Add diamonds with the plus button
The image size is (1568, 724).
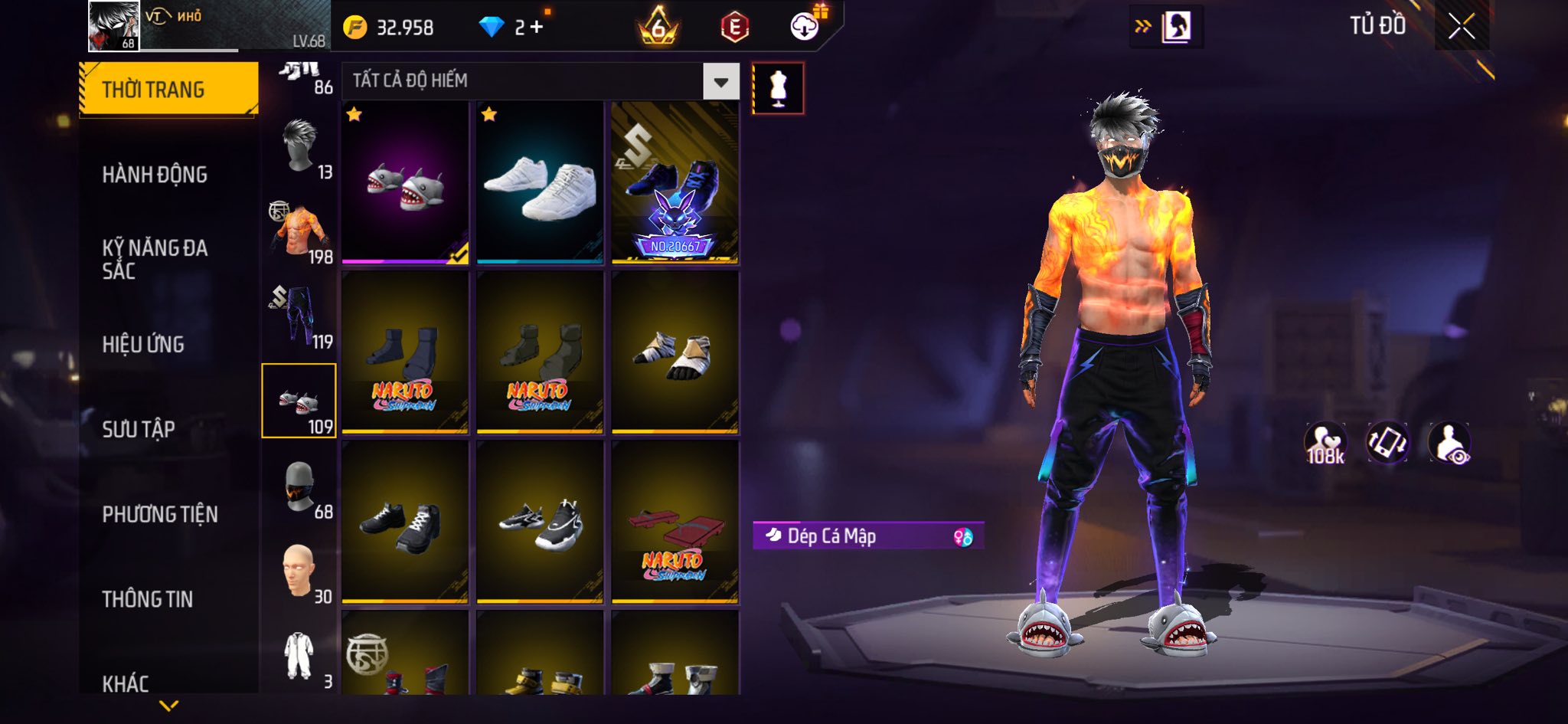tap(536, 28)
